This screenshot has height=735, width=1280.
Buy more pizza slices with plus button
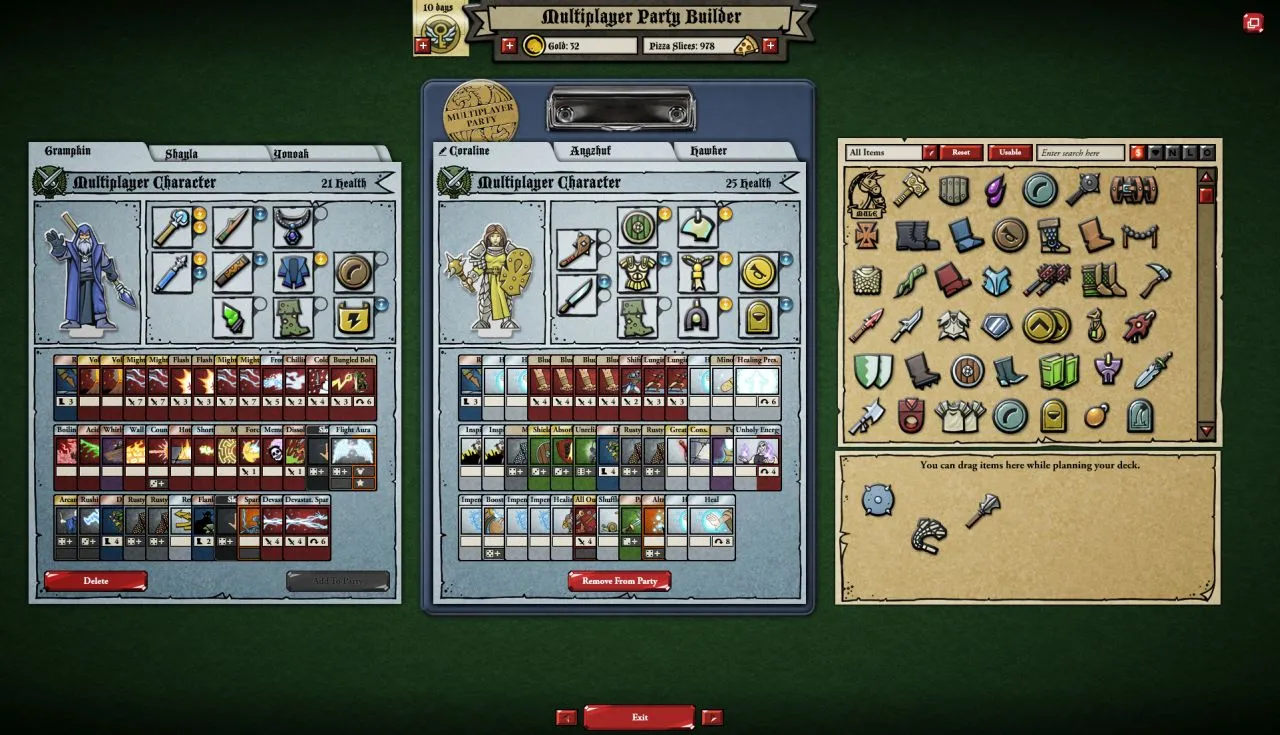pyautogui.click(x=770, y=45)
